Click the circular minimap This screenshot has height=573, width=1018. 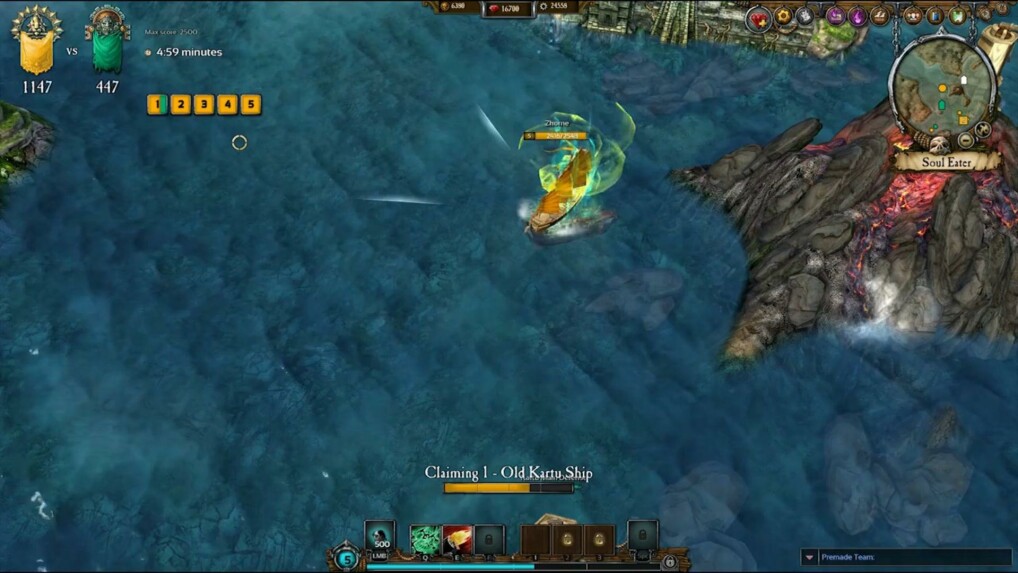942,92
